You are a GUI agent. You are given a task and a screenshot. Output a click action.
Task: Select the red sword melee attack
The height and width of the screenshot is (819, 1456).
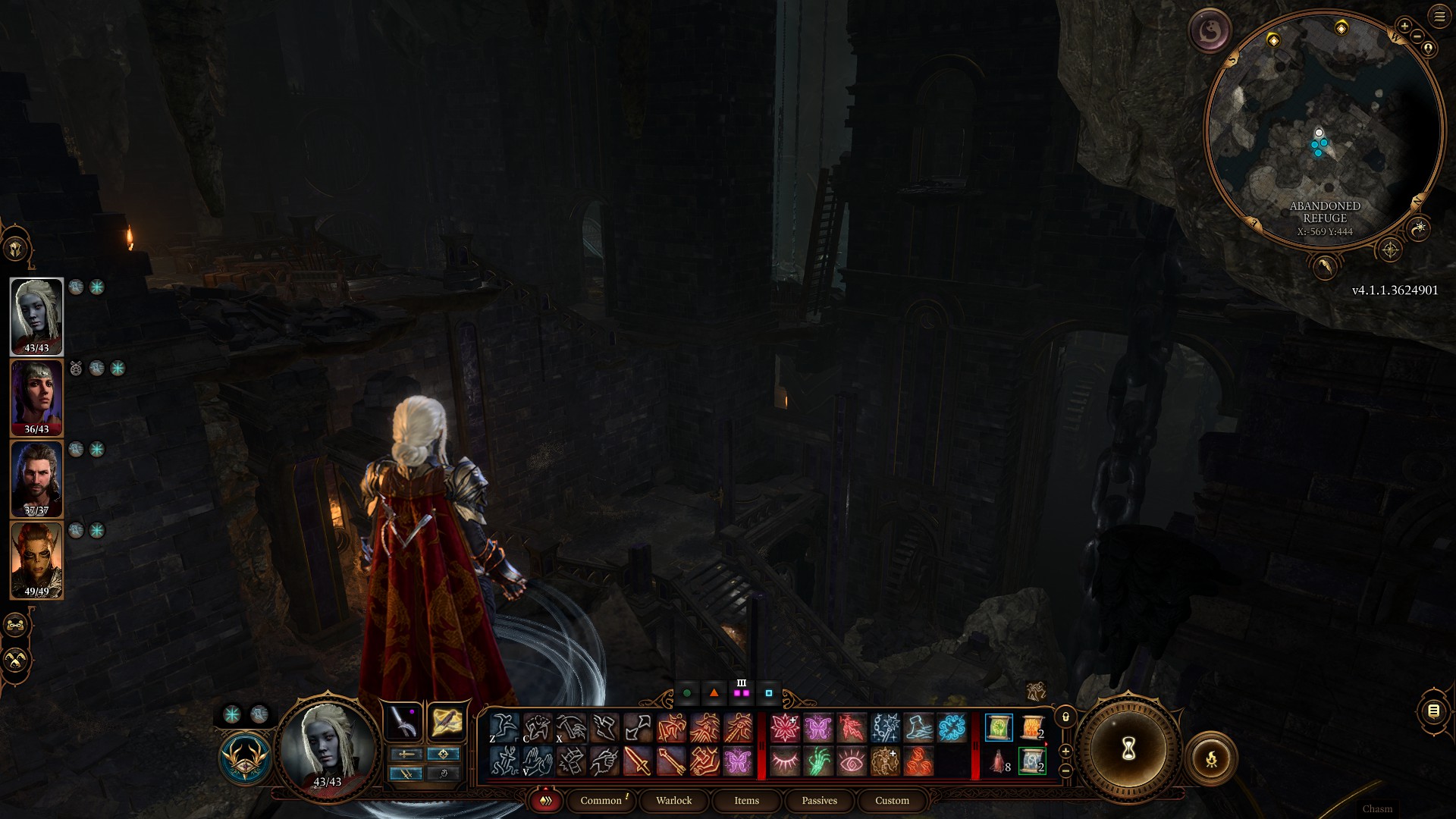(638, 761)
